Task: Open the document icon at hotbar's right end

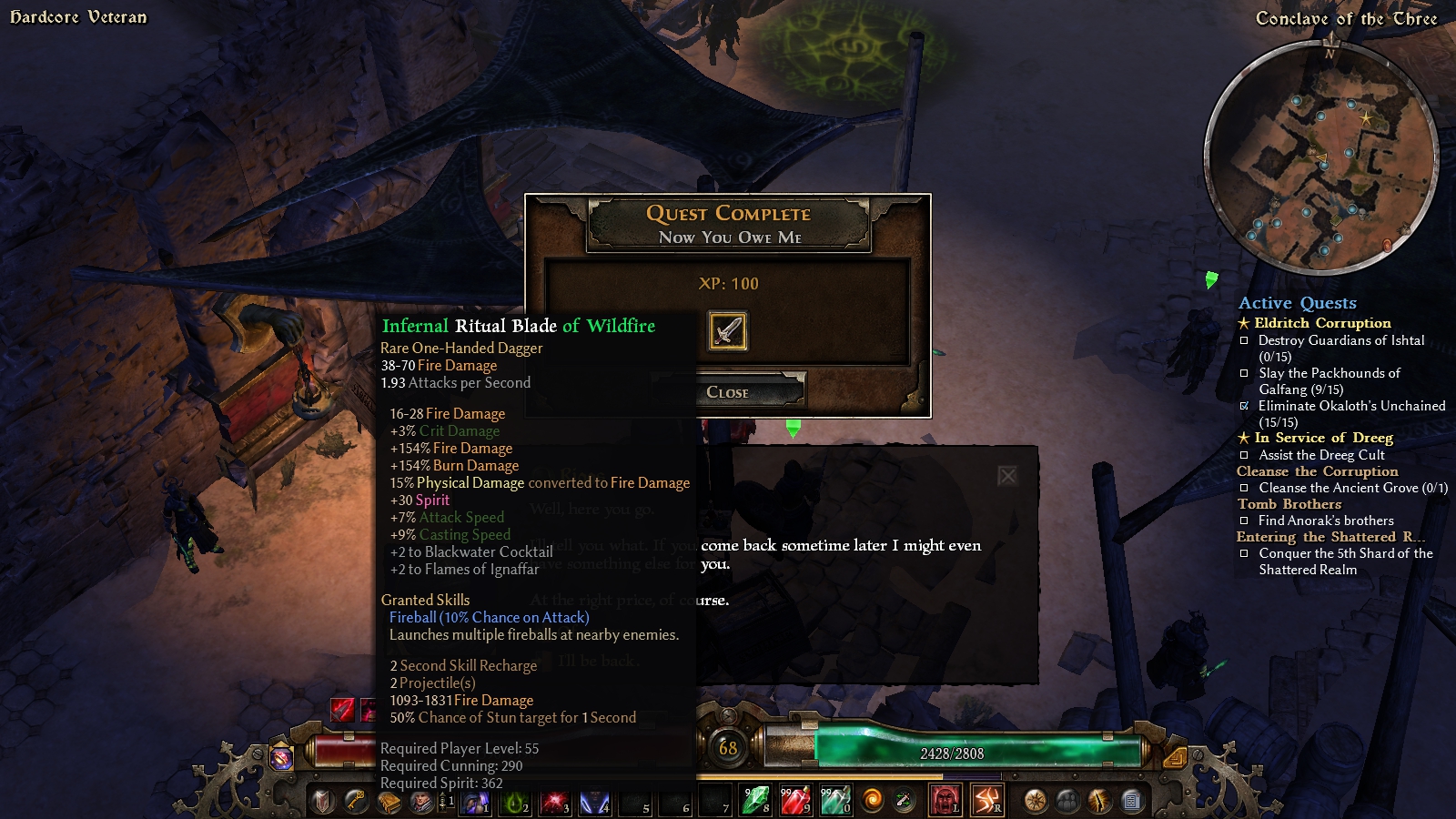Action: 1131,801
